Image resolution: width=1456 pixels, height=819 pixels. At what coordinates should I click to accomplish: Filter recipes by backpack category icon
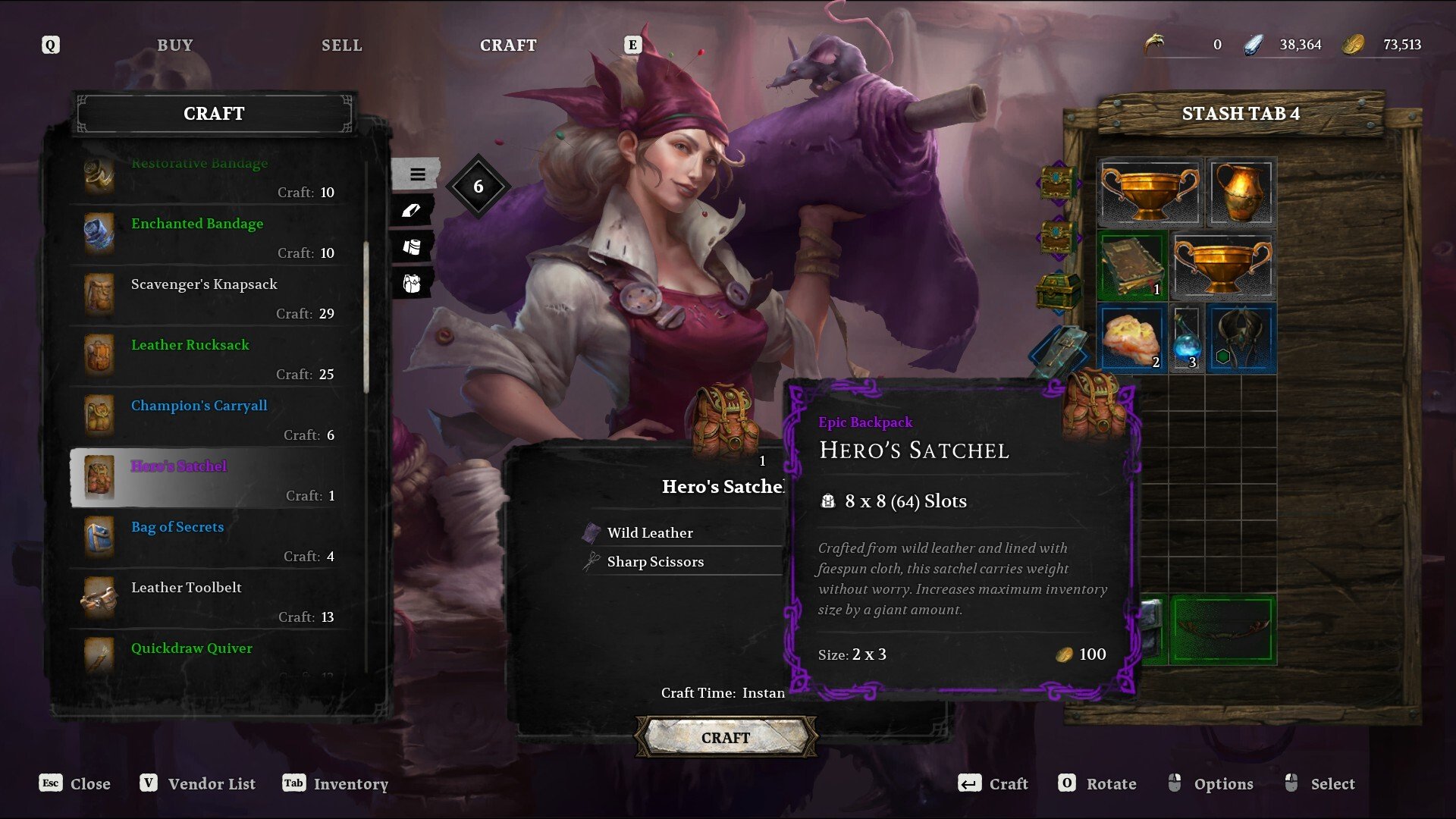(x=412, y=284)
